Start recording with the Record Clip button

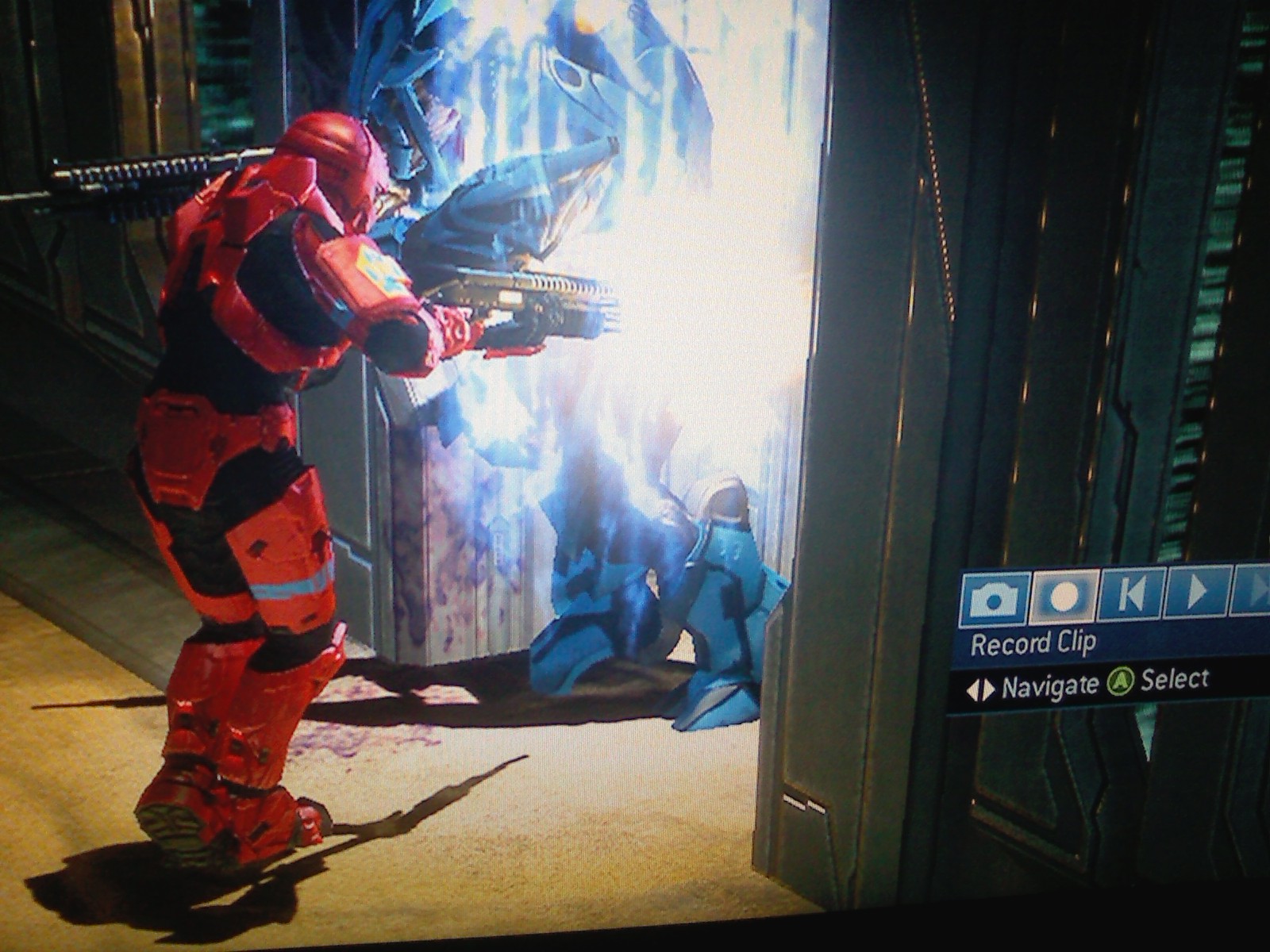point(1063,597)
